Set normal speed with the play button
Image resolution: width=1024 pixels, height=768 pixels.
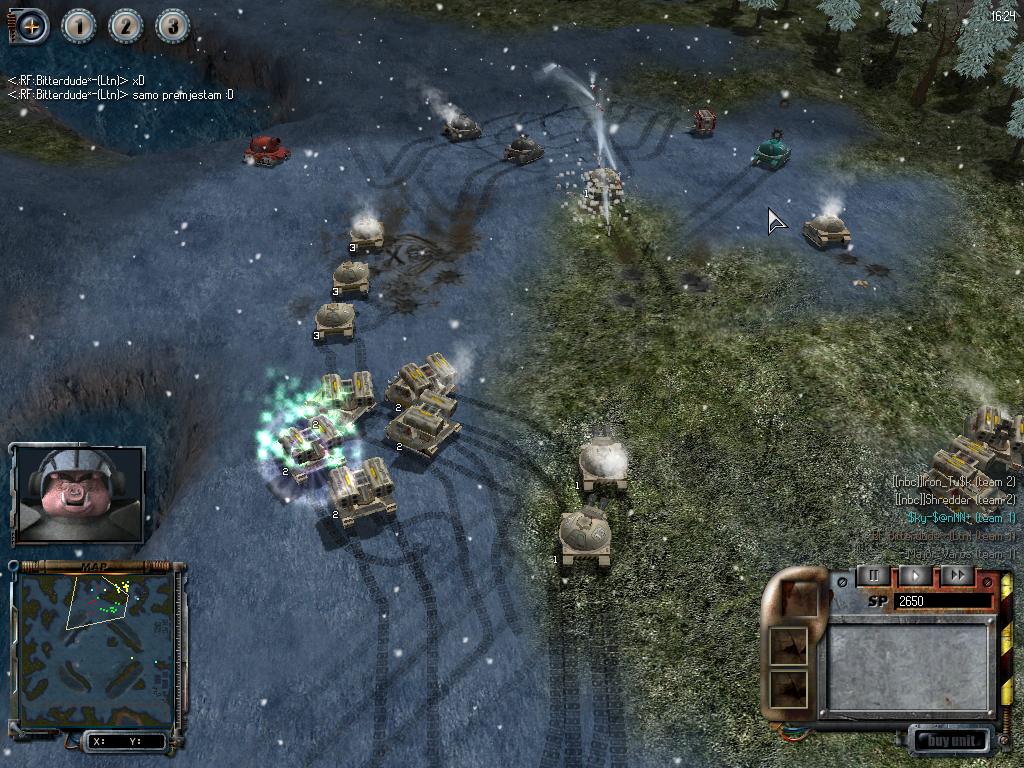point(915,576)
